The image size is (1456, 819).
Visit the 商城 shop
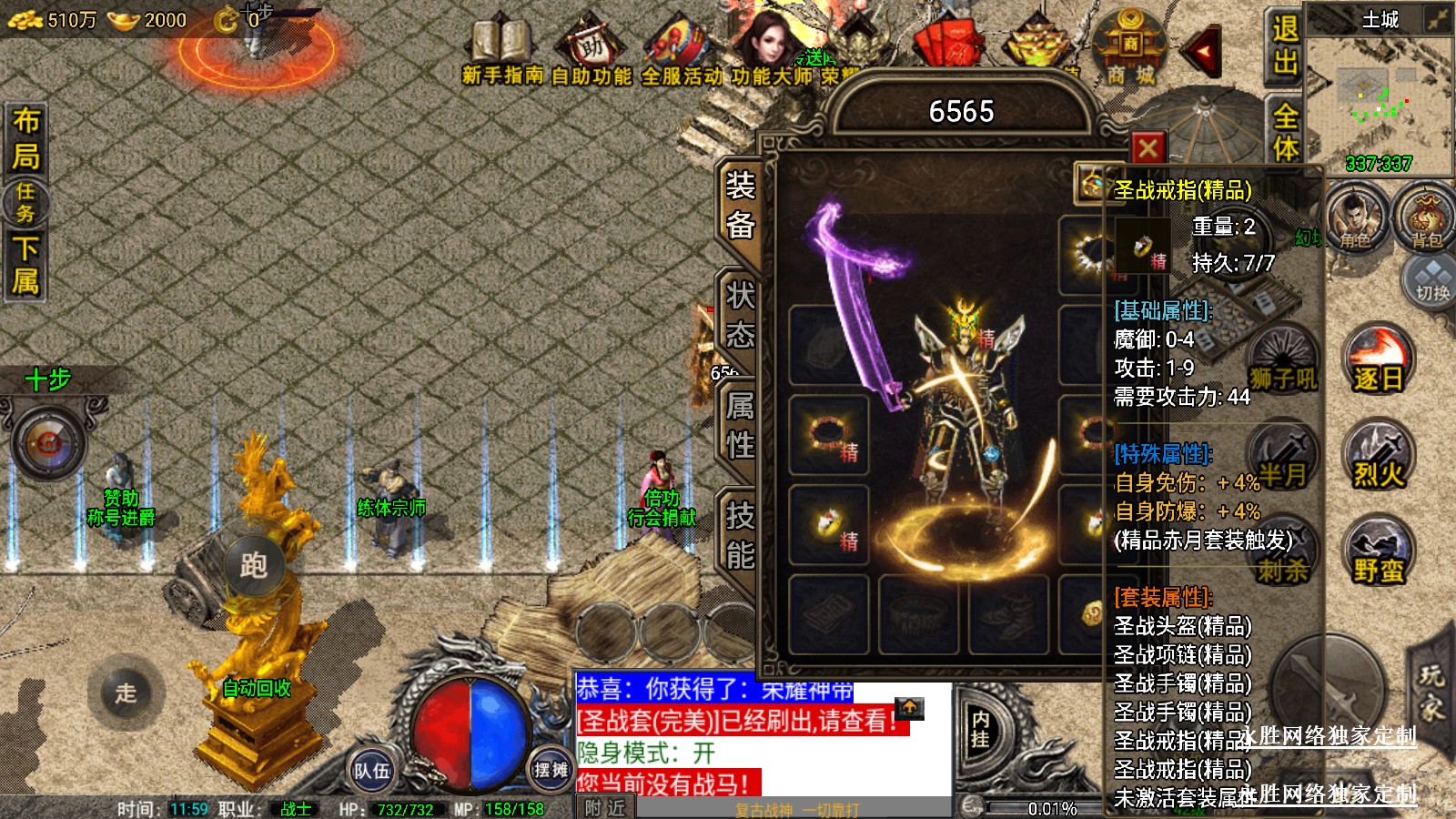pos(1130,51)
